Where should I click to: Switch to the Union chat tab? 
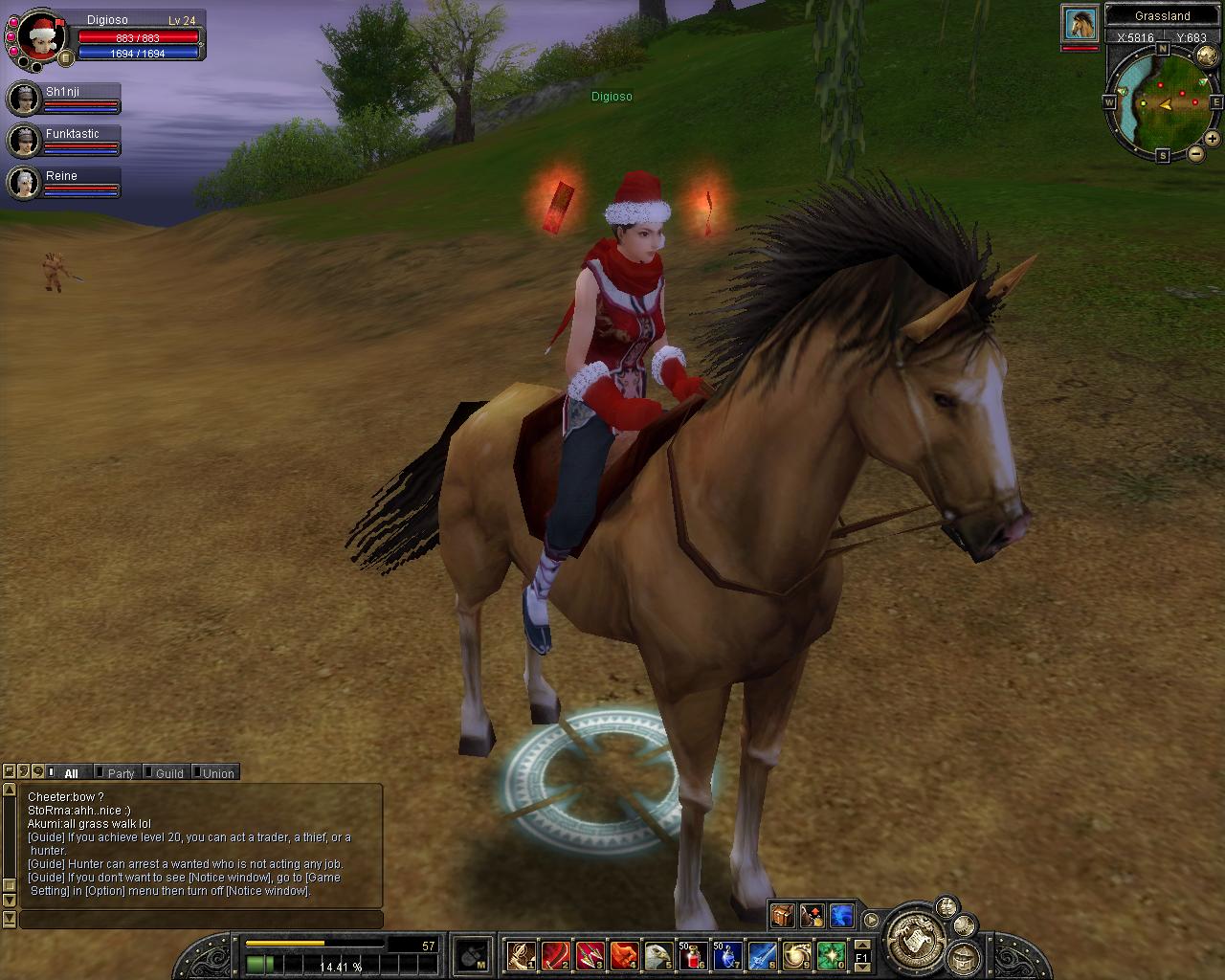pos(217,773)
